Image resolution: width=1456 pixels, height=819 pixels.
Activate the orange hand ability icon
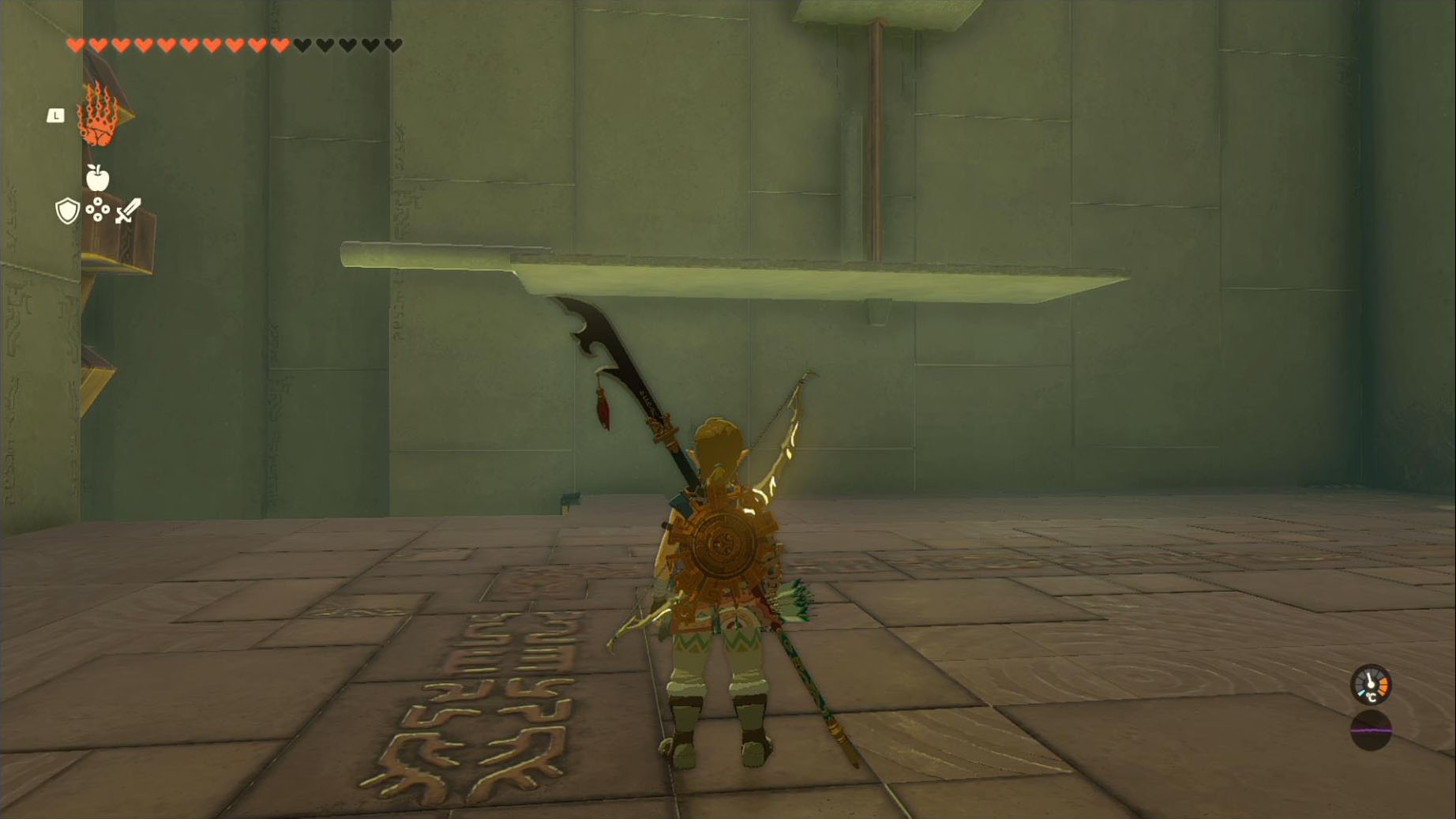tap(98, 115)
